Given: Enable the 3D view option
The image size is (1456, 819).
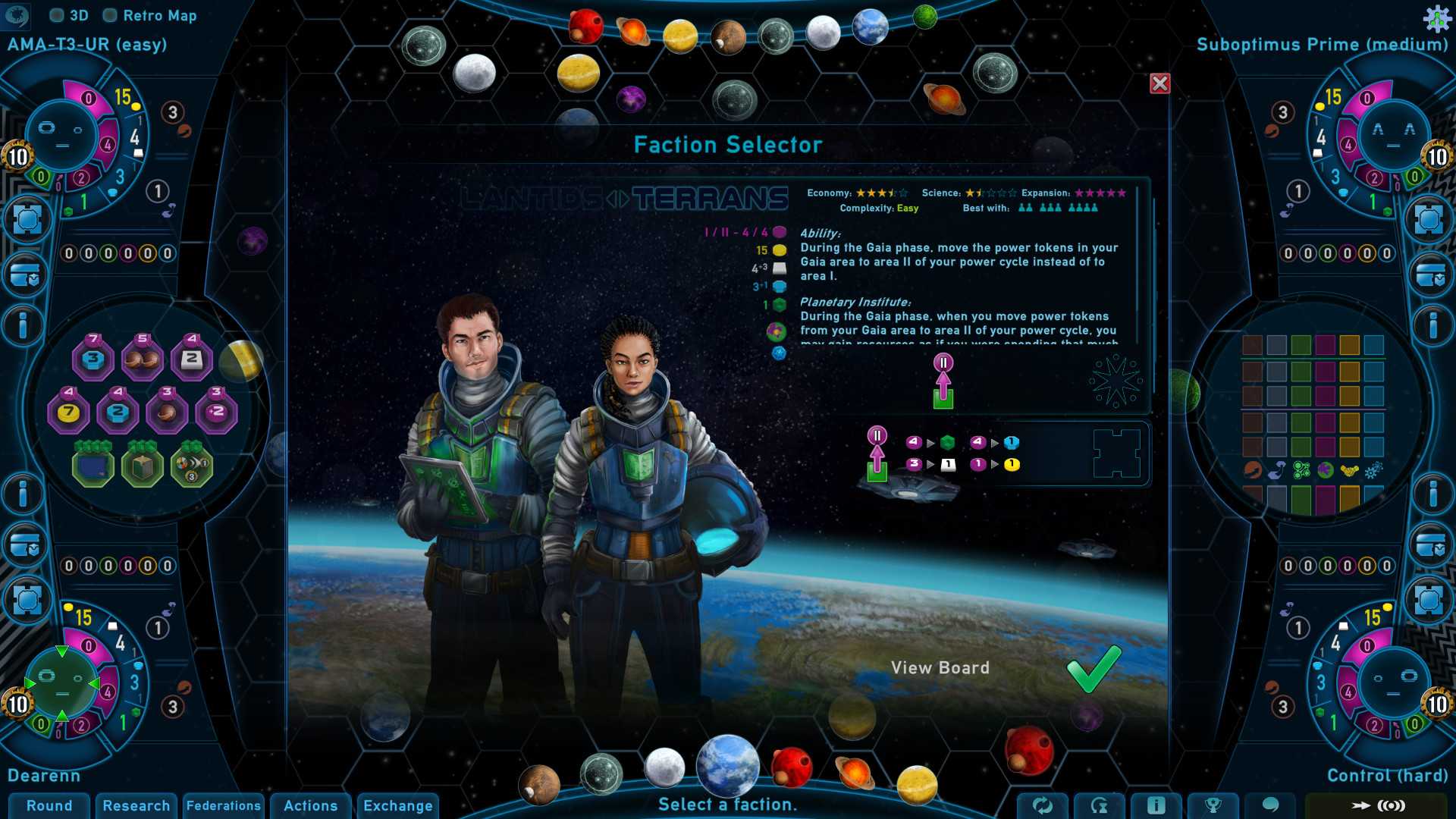Looking at the screenshot, I should (x=58, y=14).
